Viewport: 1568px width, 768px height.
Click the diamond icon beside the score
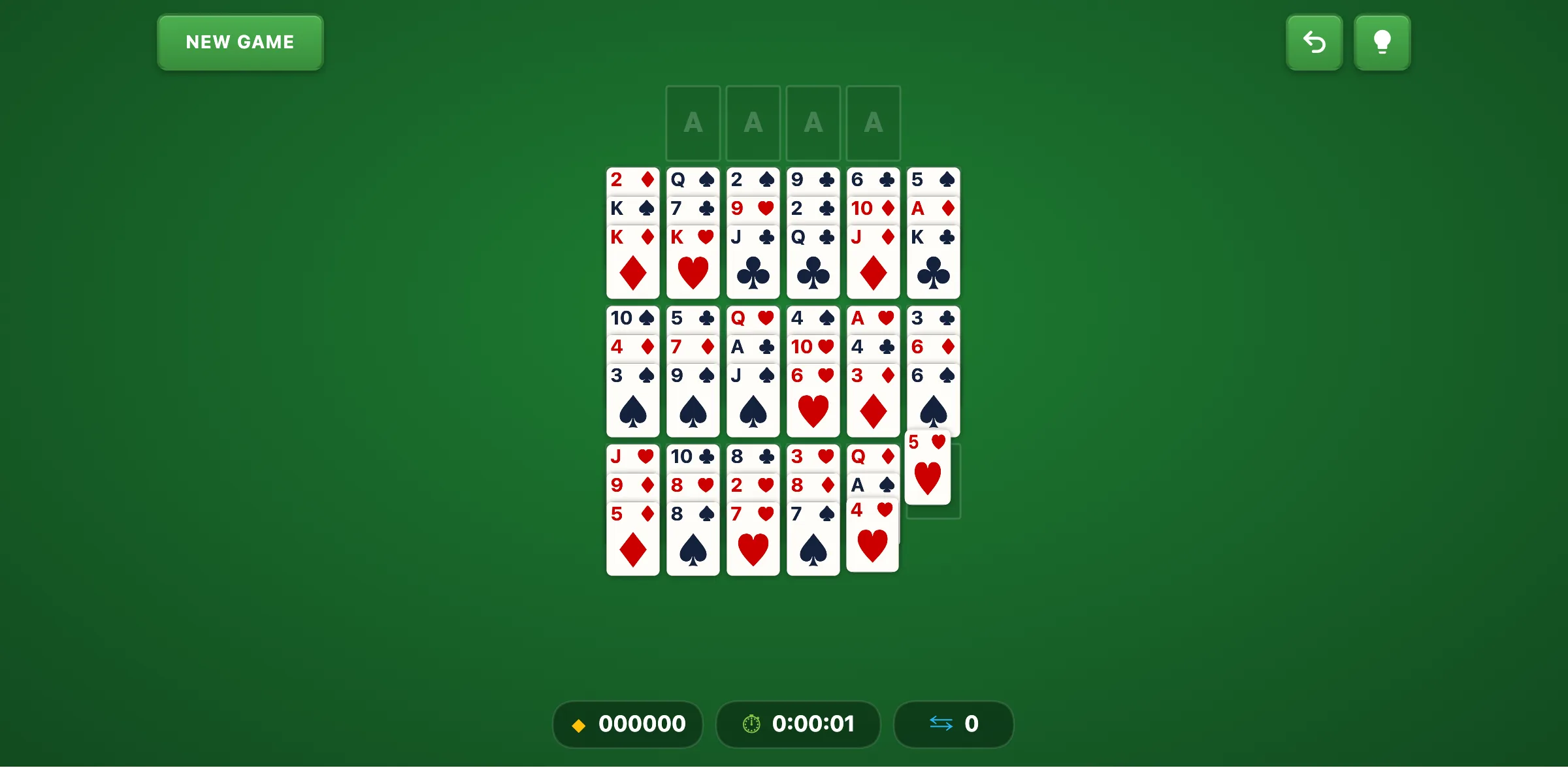click(x=578, y=724)
